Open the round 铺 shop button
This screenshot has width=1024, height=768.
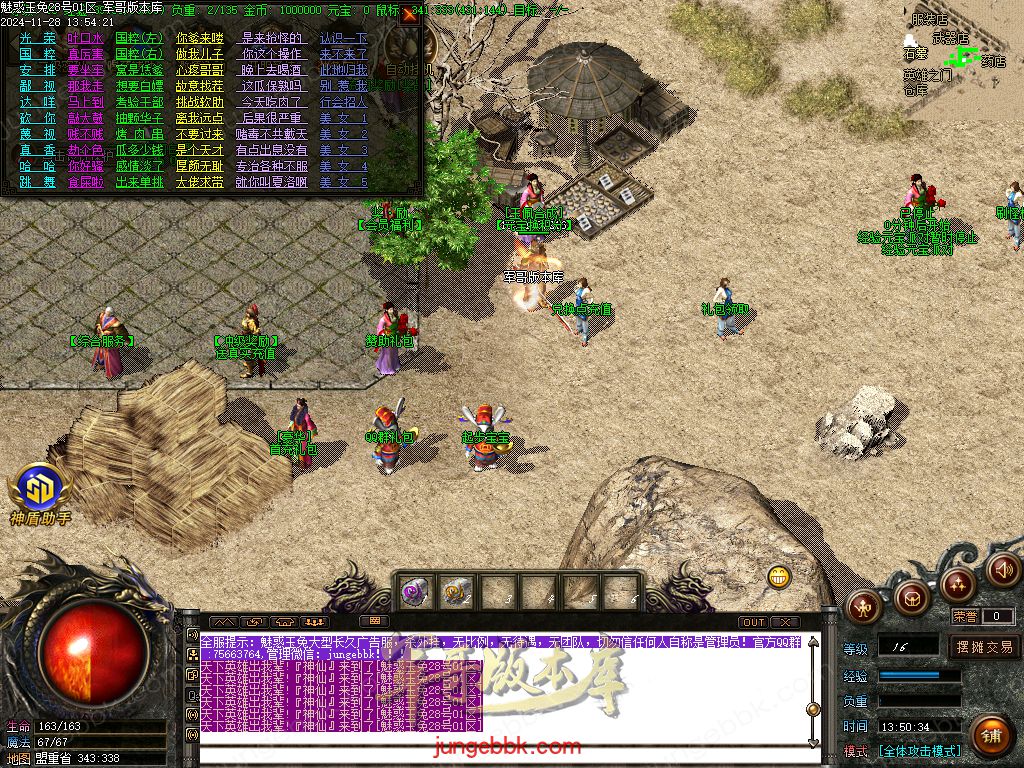991,735
